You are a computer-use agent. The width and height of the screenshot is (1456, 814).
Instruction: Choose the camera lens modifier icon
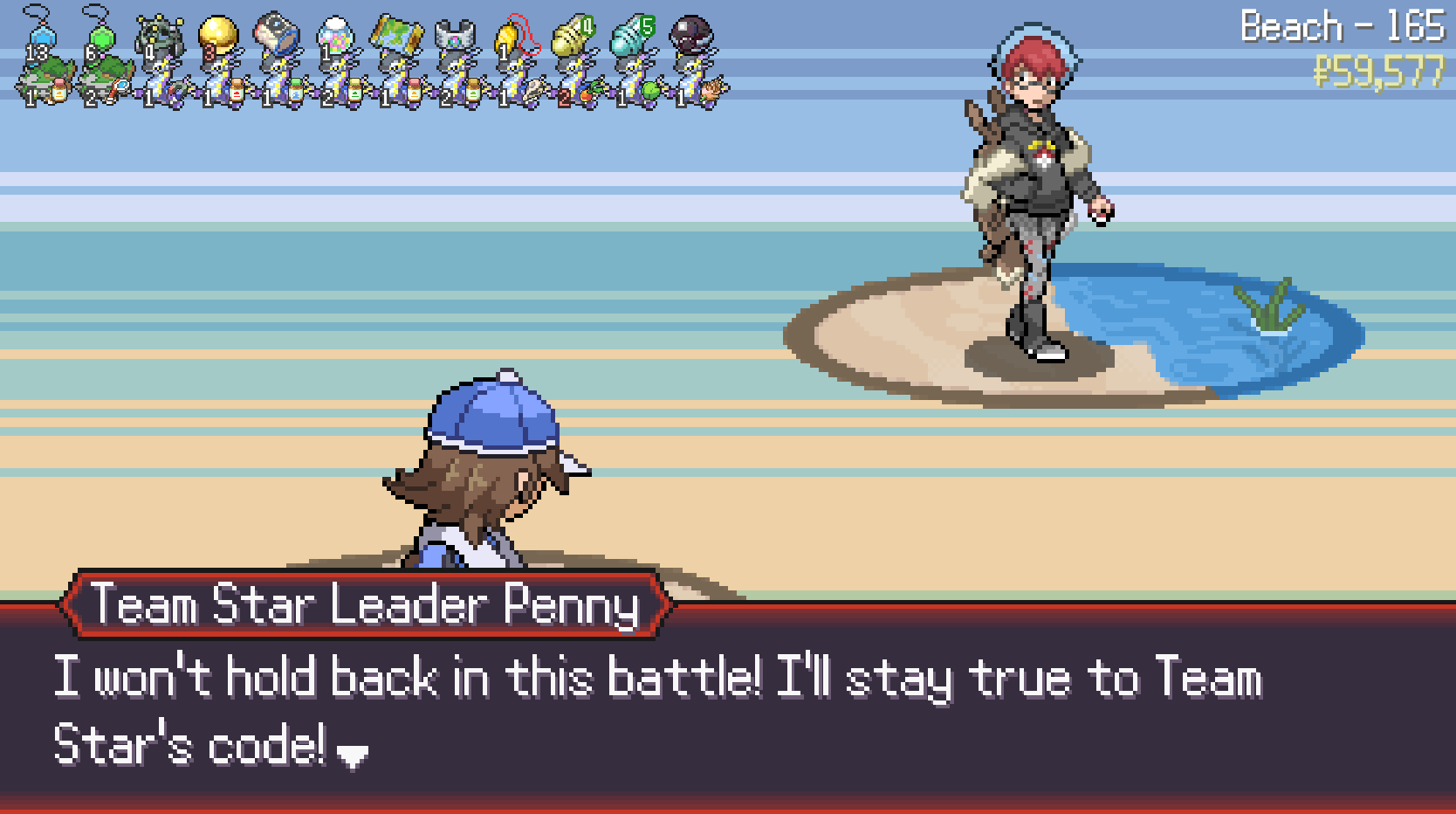coord(277,35)
